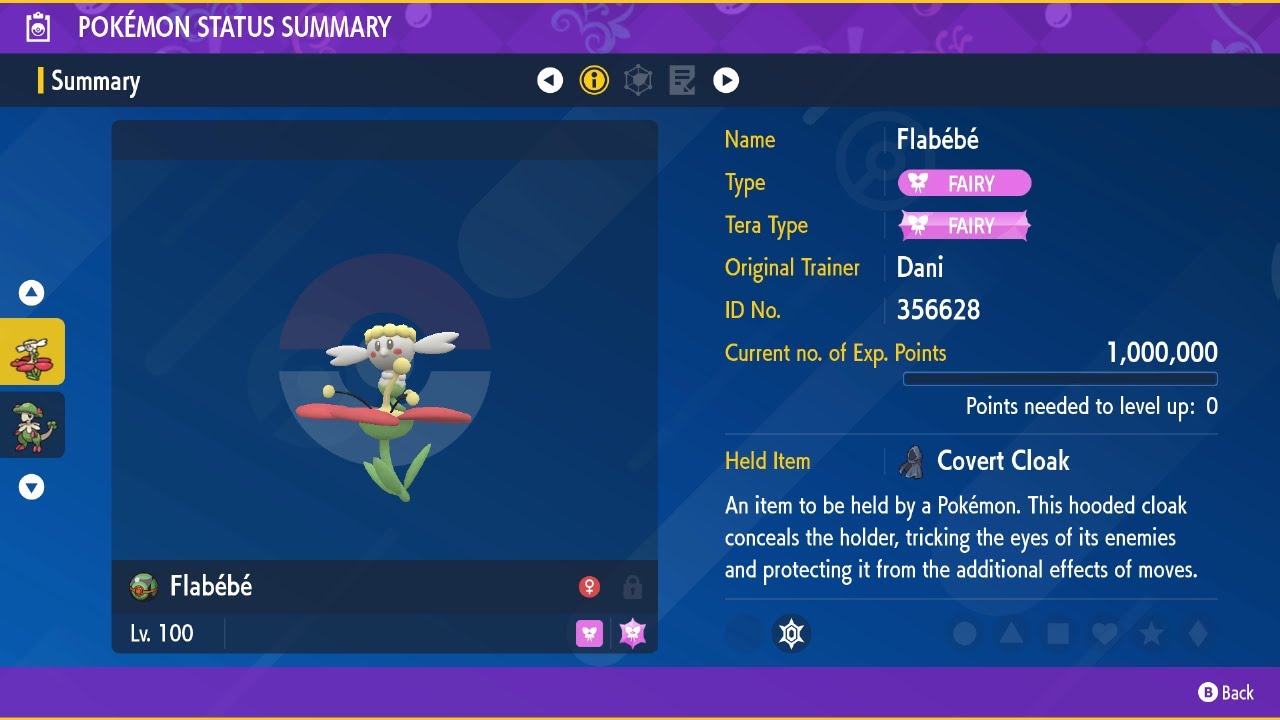
Task: Open the moves and stats memo icon
Action: [x=682, y=80]
